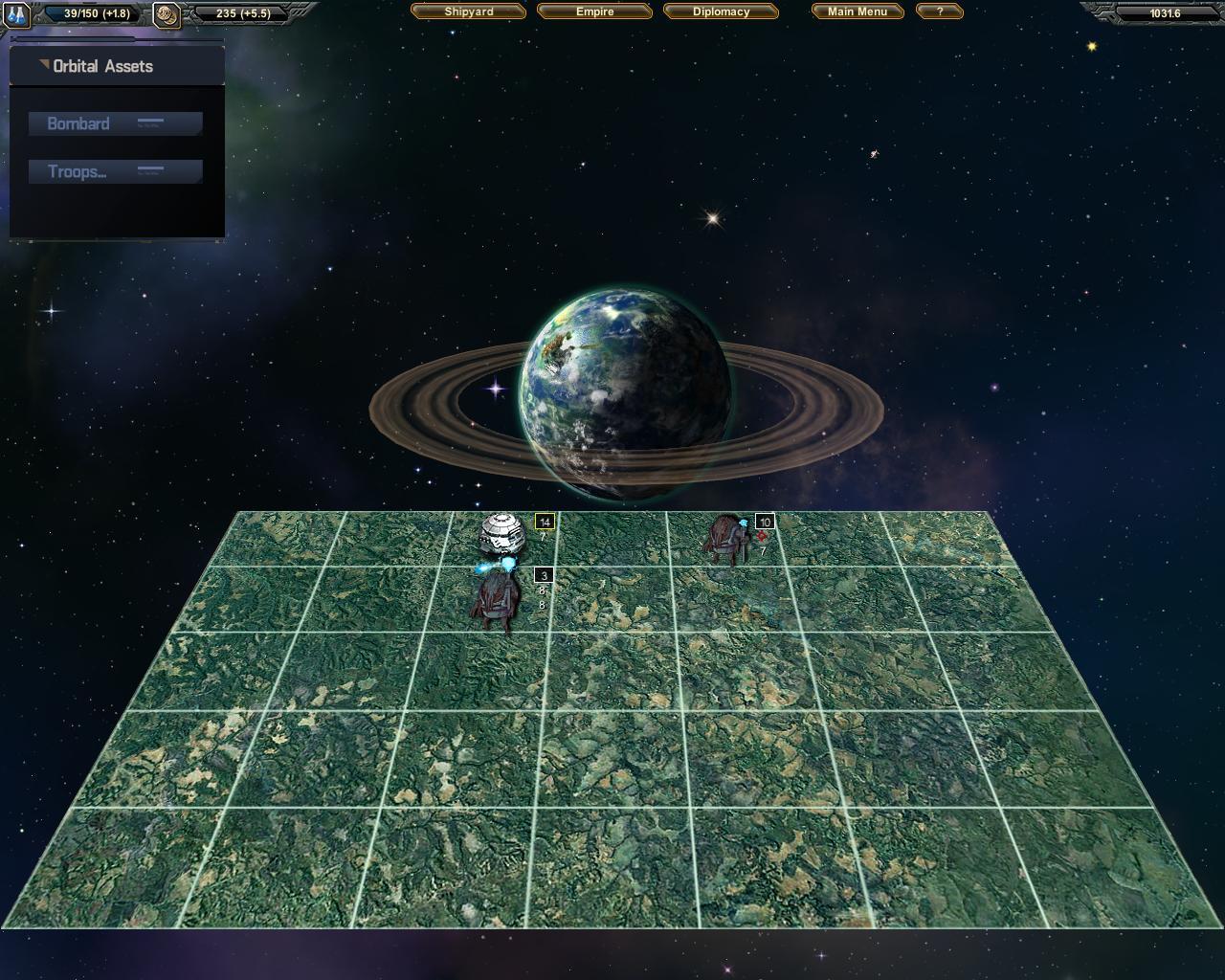Open the Empire overview
Image resolution: width=1225 pixels, height=980 pixels.
594,11
